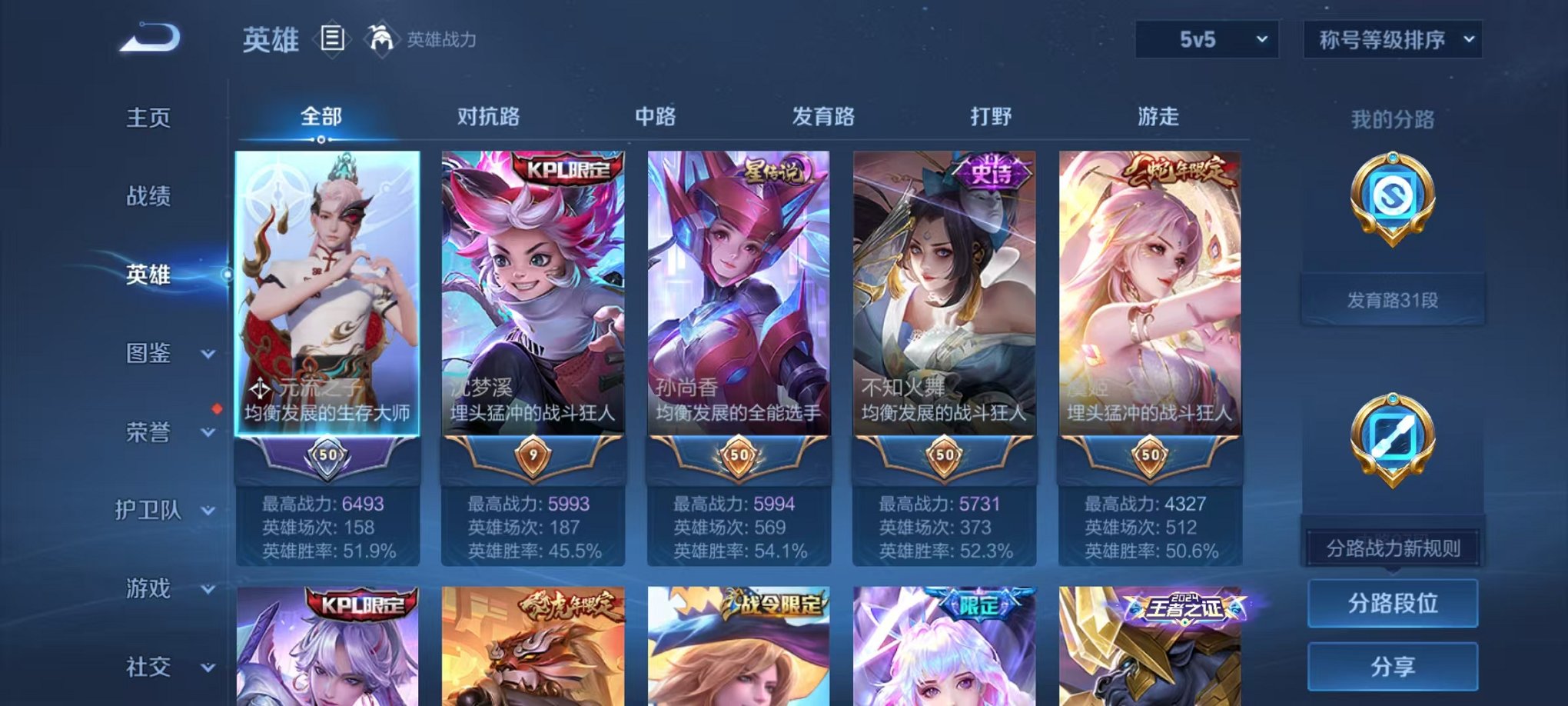This screenshot has width=1568, height=706.
Task: Click the hero list view icon beside 英雄 title
Action: tap(331, 40)
